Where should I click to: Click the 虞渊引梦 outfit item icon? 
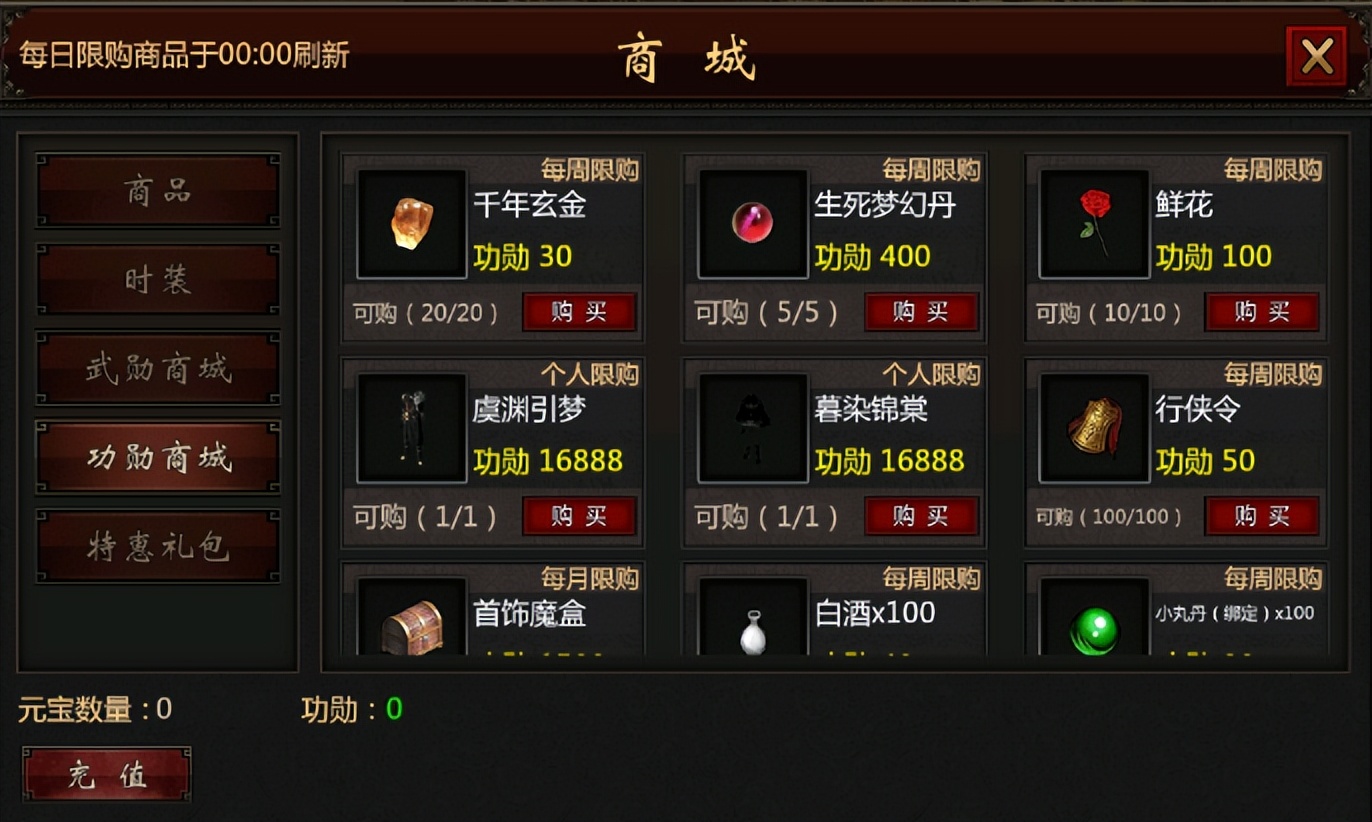tap(410, 427)
